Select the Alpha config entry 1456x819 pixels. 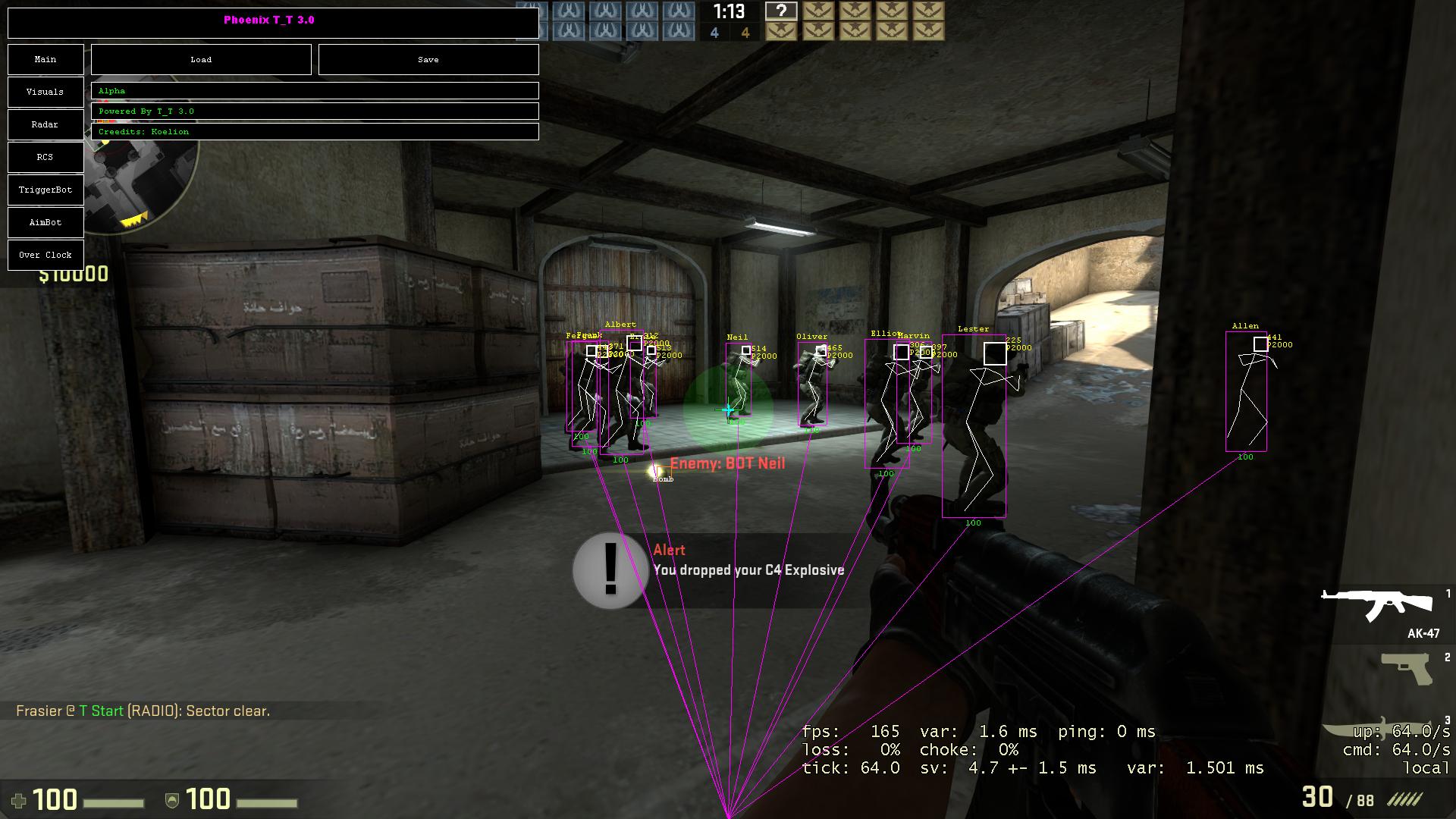click(x=315, y=91)
